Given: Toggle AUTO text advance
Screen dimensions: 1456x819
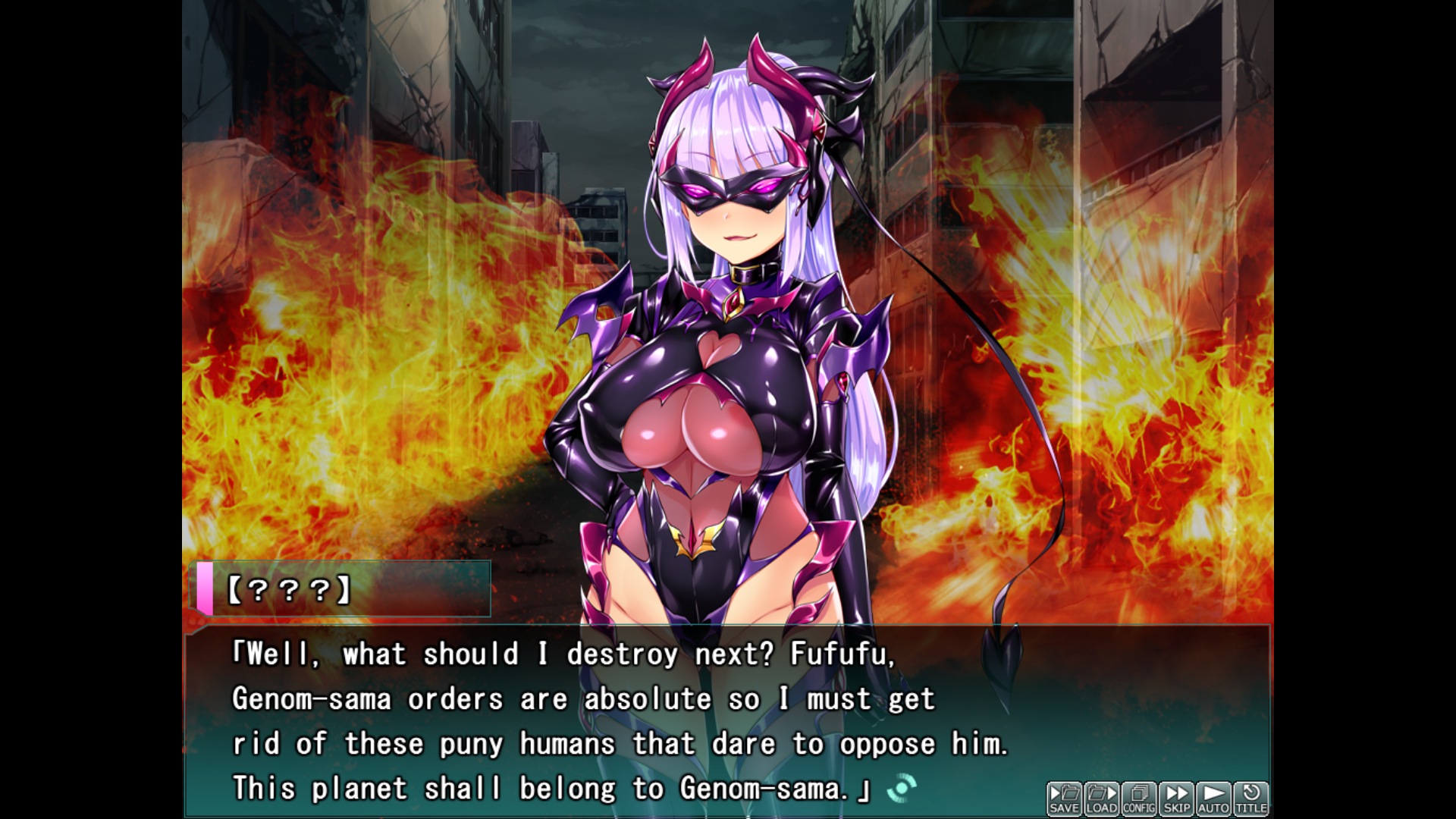Looking at the screenshot, I should (1213, 799).
